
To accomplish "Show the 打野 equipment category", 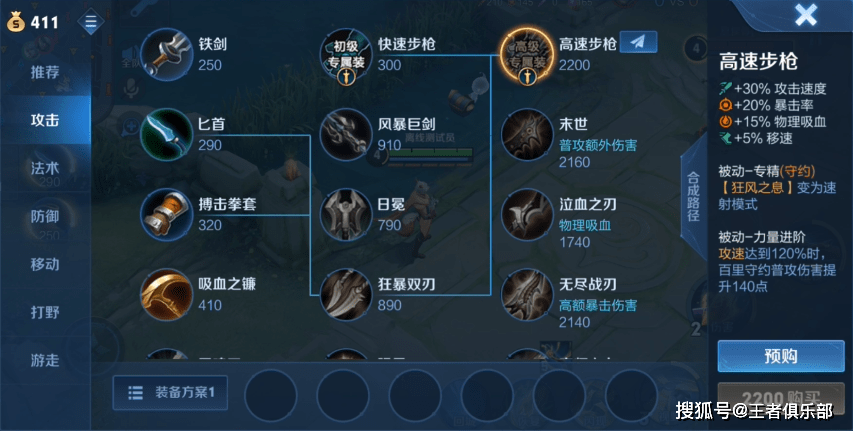I will (x=45, y=311).
